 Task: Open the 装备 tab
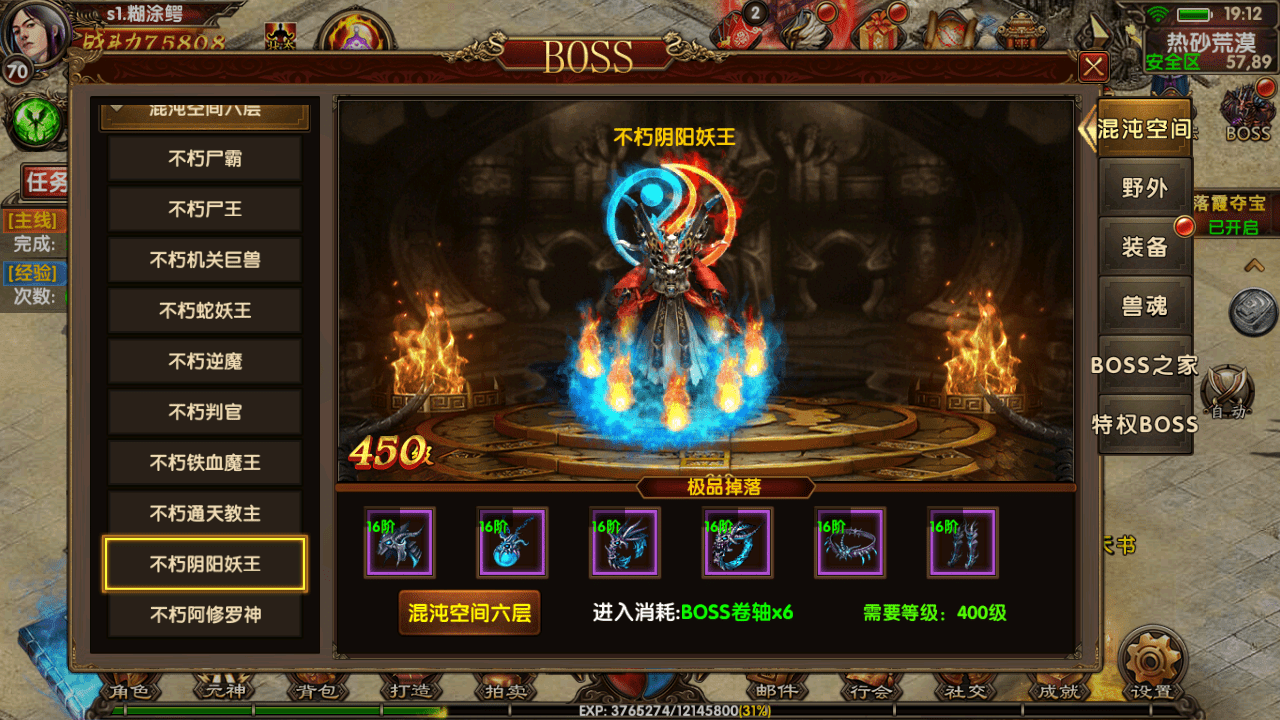[1145, 247]
